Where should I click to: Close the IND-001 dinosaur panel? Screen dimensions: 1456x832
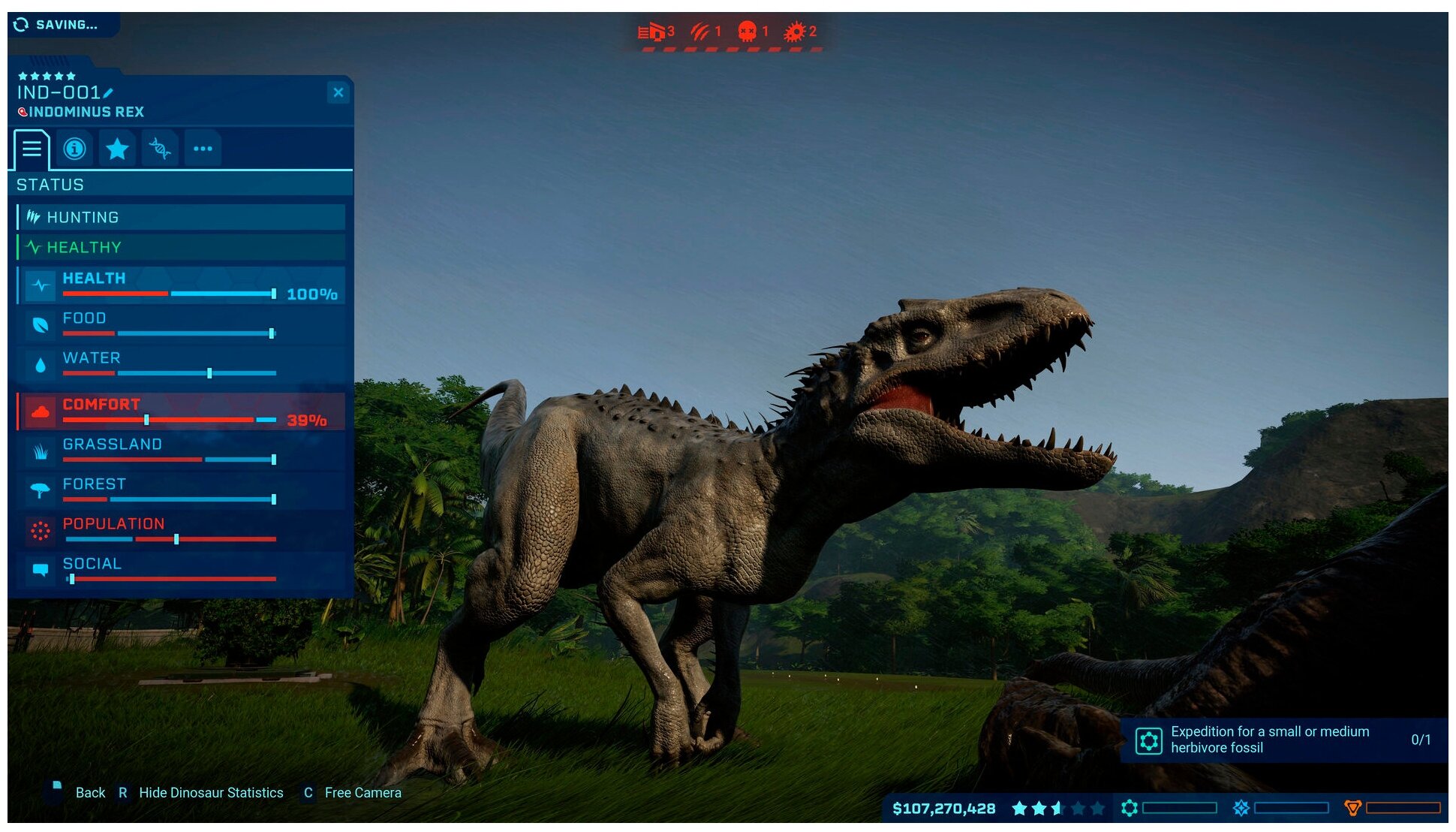coord(338,92)
